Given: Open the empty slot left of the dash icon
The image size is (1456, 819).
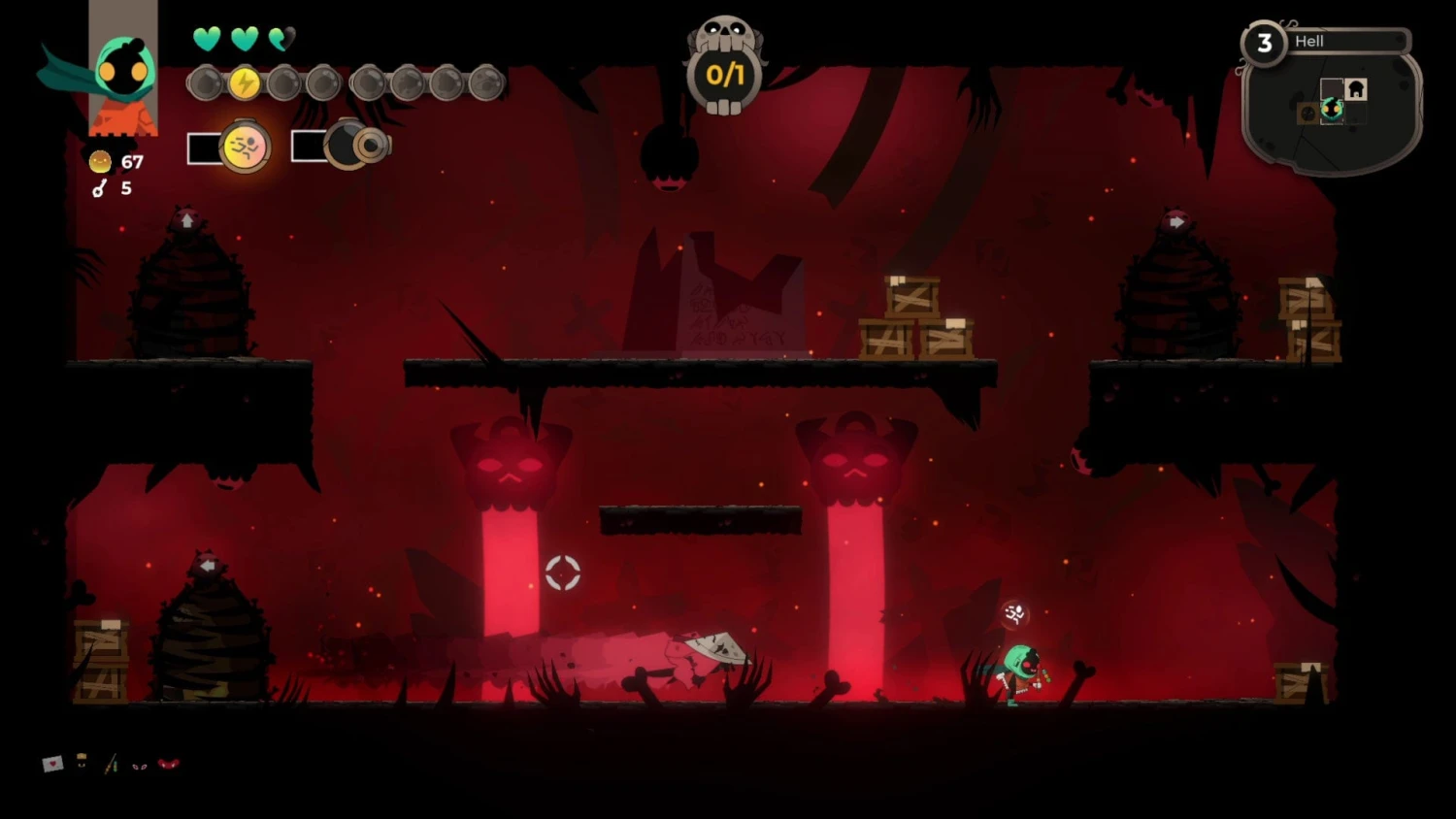Looking at the screenshot, I should [x=203, y=147].
